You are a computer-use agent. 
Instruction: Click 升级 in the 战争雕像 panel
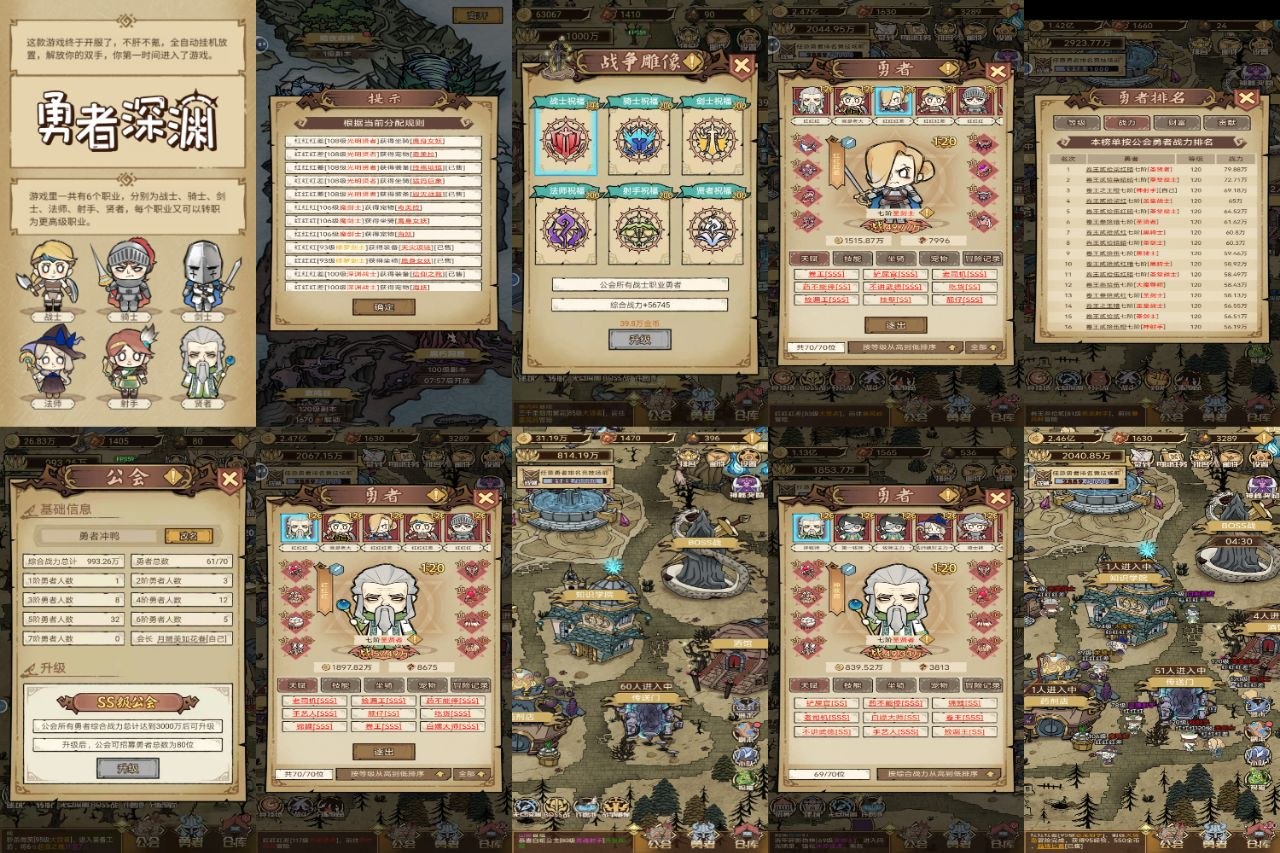click(x=639, y=339)
